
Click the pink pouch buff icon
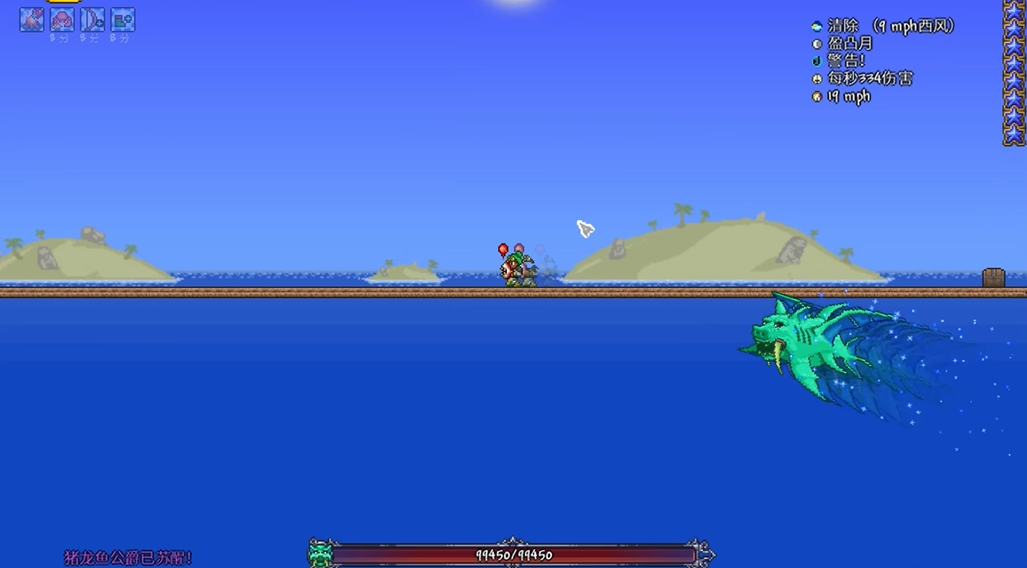(62, 19)
